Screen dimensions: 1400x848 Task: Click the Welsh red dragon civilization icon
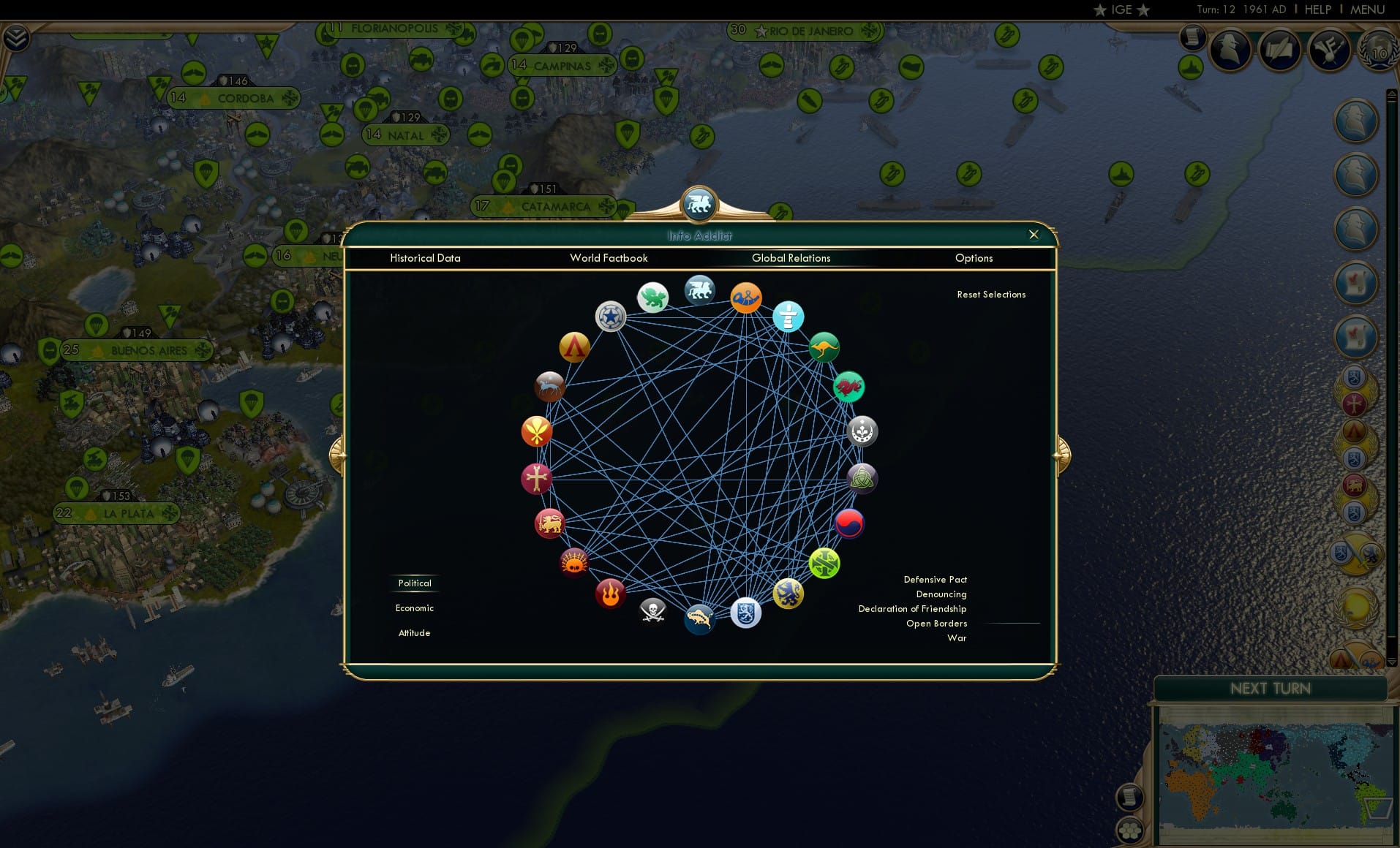click(x=848, y=387)
